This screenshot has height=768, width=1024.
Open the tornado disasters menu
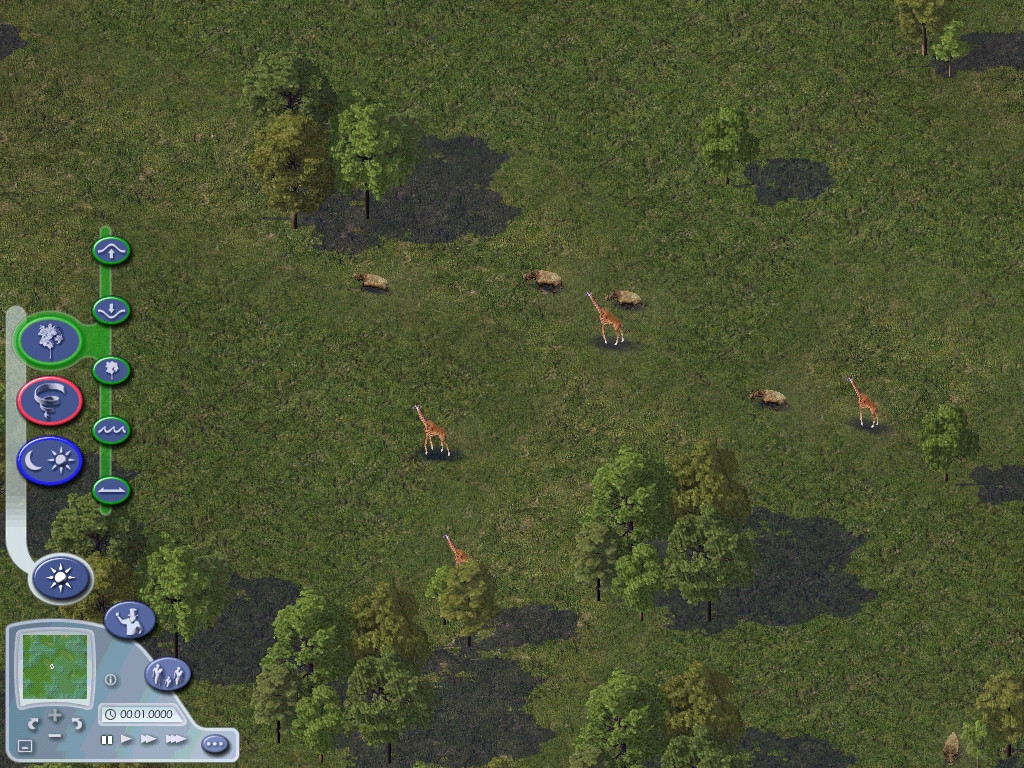point(49,401)
